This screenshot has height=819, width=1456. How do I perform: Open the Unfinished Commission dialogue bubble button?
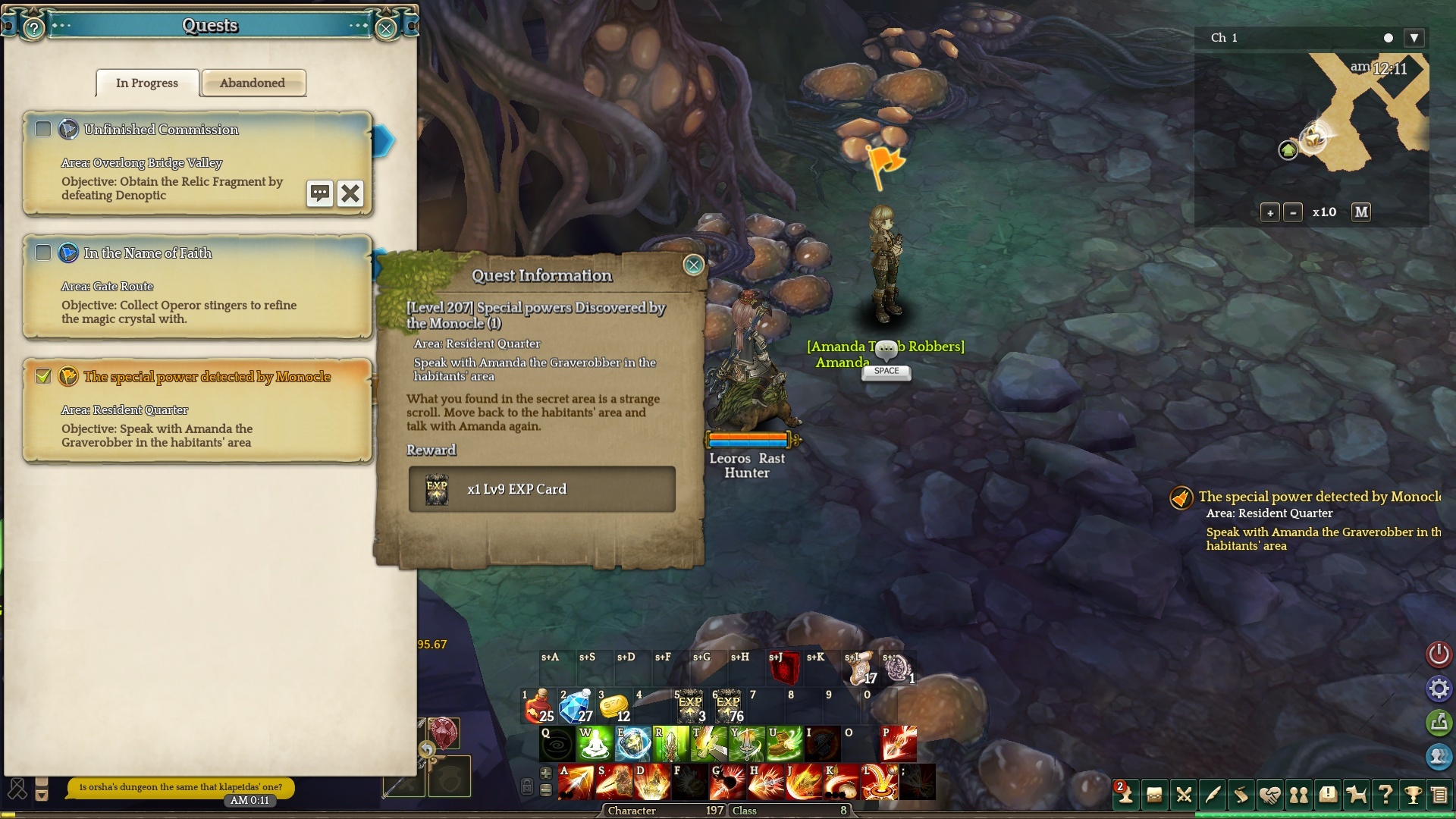click(319, 193)
